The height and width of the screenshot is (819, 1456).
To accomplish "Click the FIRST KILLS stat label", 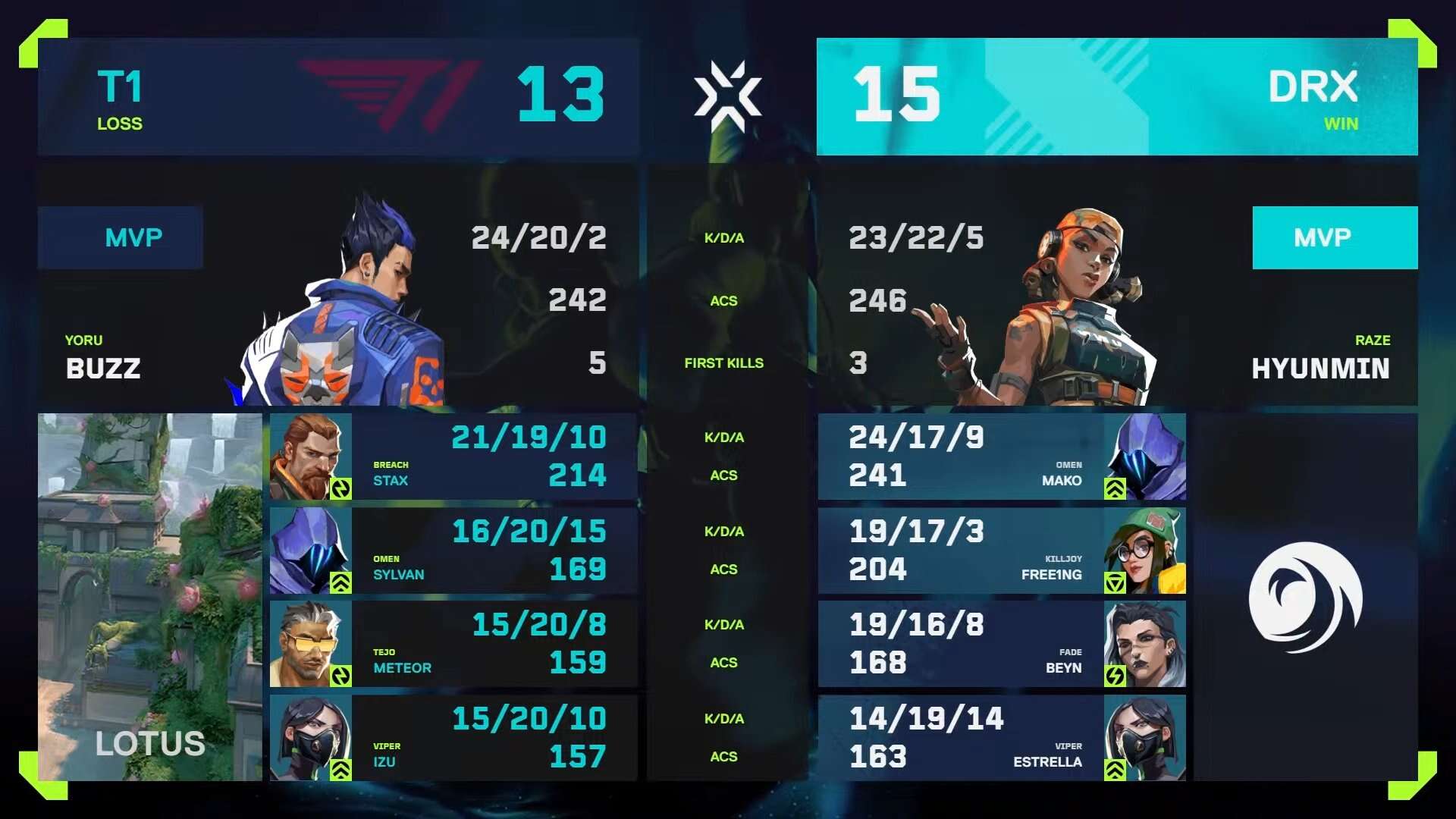I will click(724, 363).
